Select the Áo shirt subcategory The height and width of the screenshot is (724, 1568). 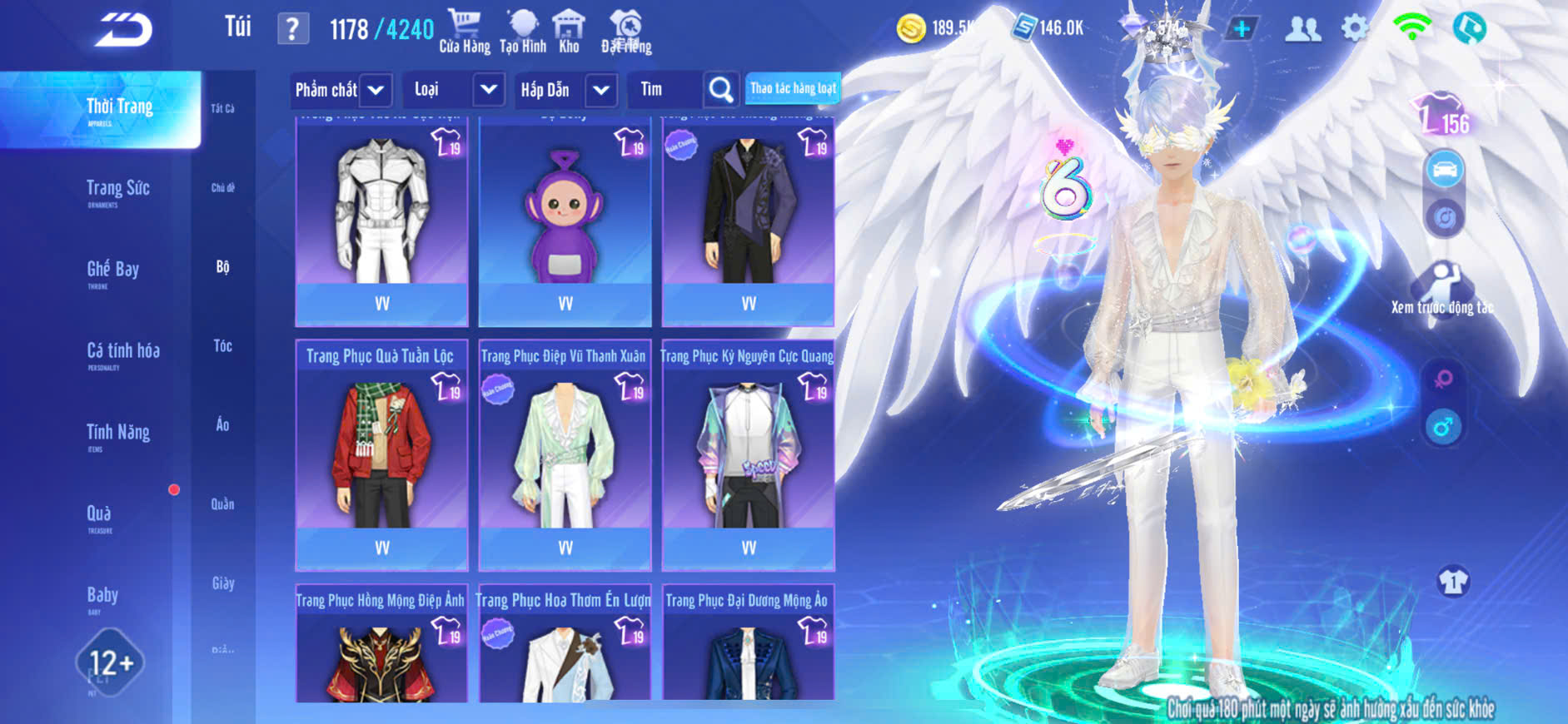222,425
